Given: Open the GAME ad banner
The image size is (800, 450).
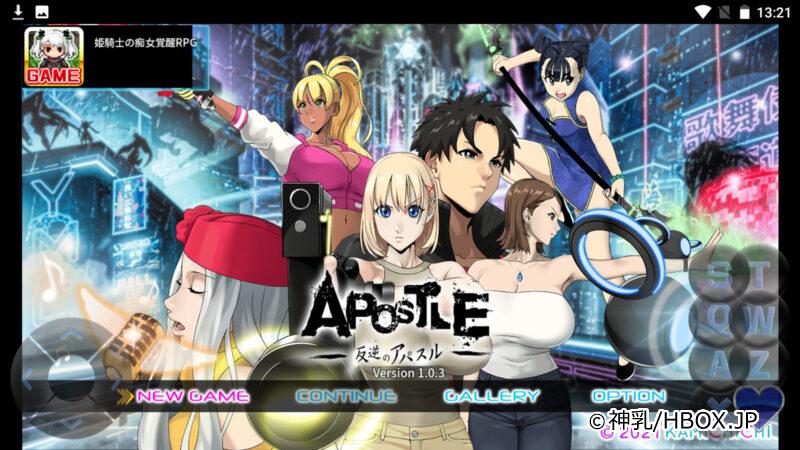Looking at the screenshot, I should coord(110,56).
